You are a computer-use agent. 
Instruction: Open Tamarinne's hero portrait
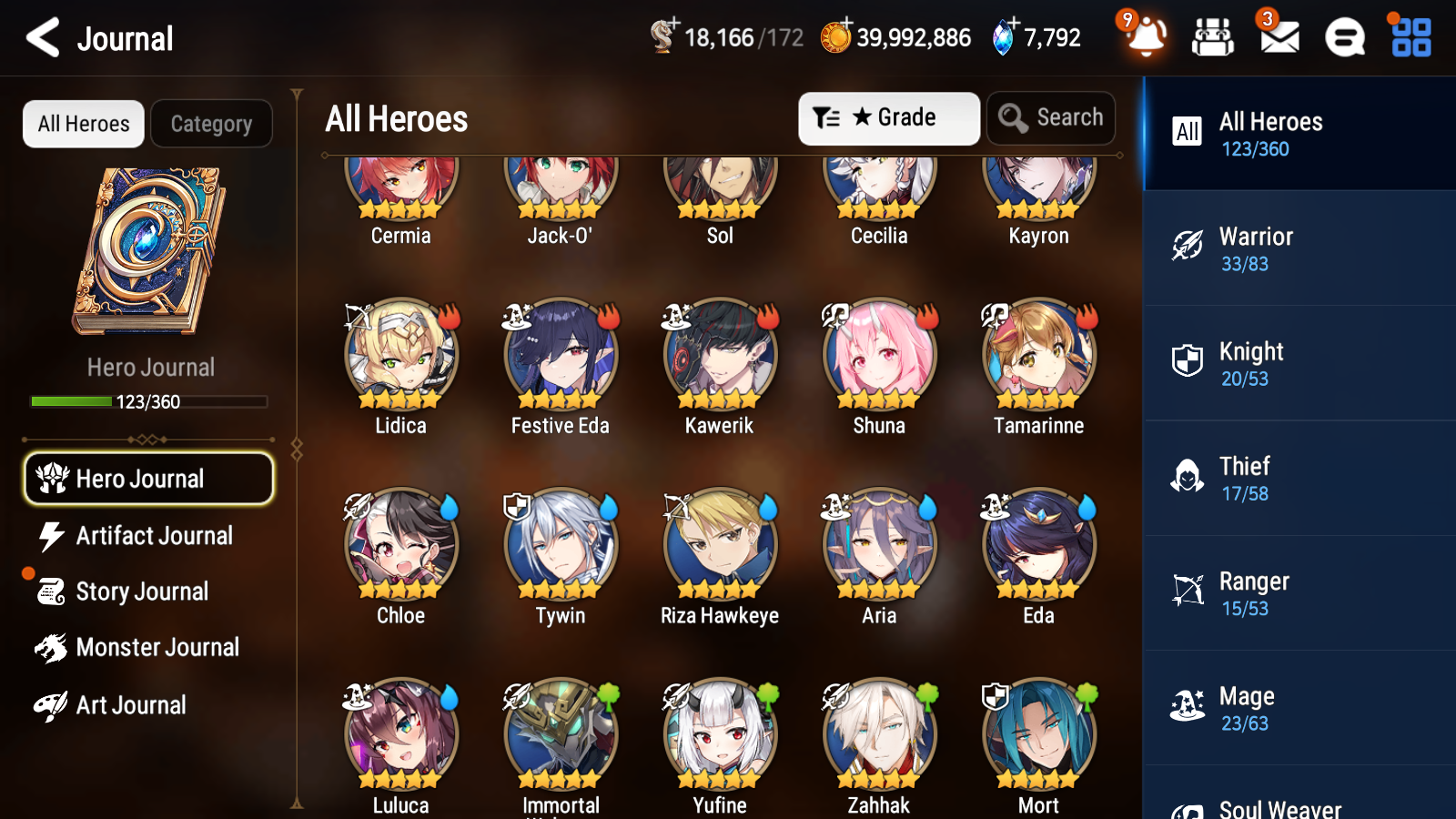point(1037,357)
